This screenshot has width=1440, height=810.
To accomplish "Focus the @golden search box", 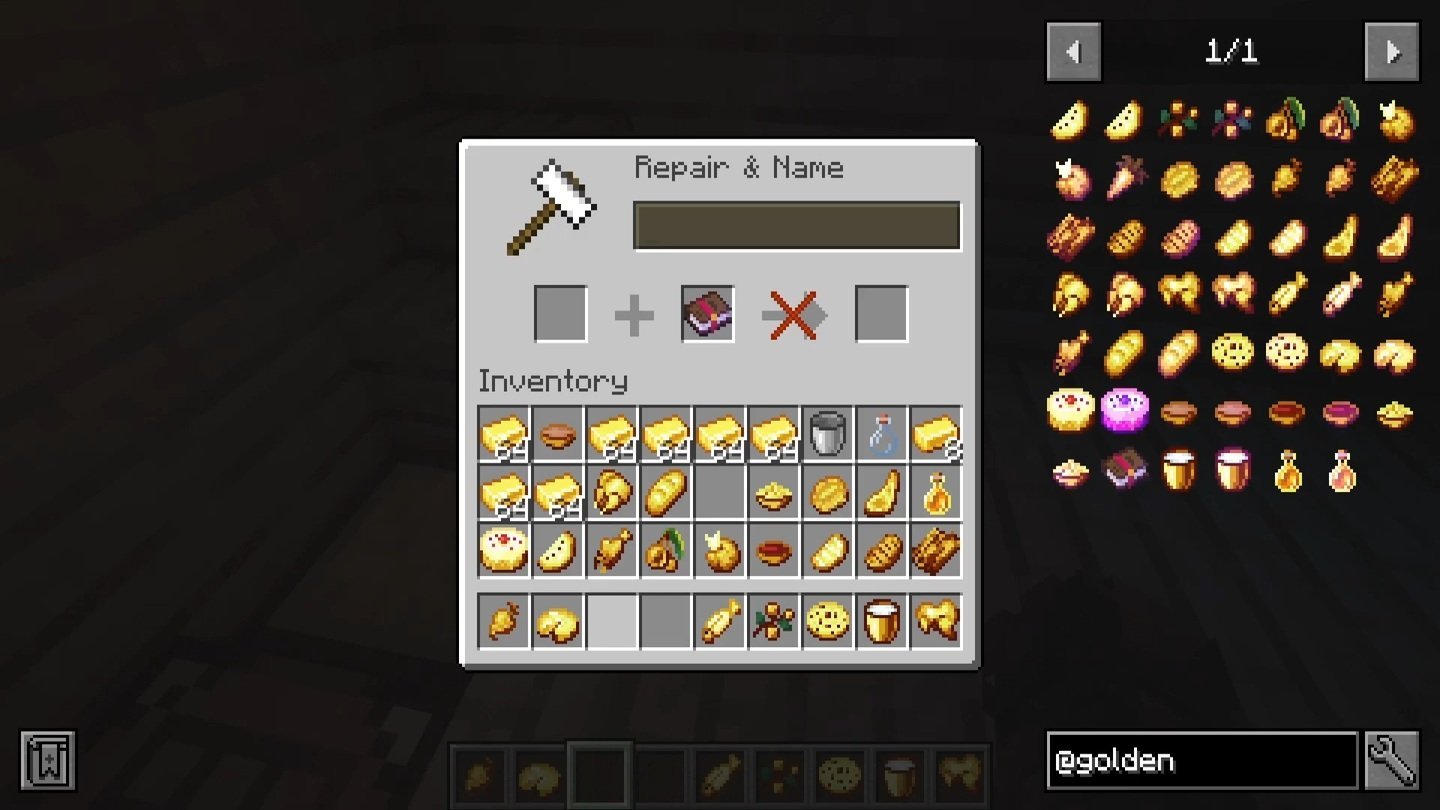I will coord(1201,761).
